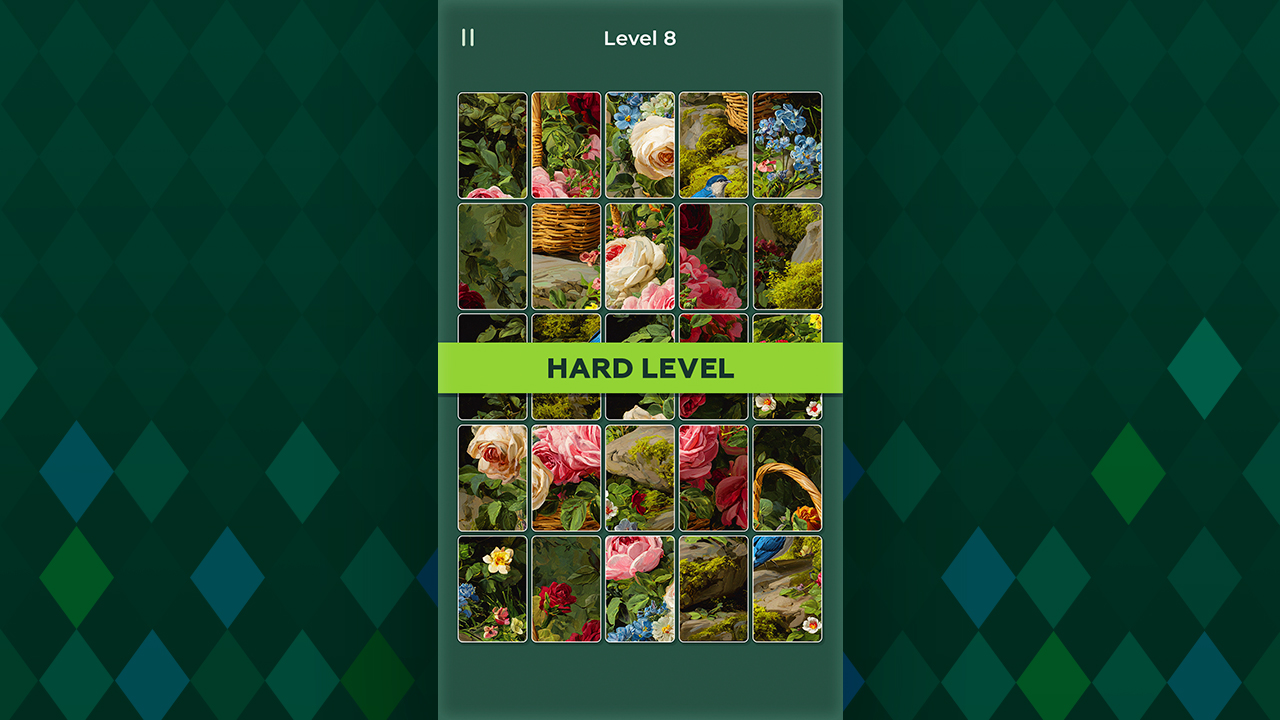Flip the bluebird on basket tile
The width and height of the screenshot is (1280, 720).
tap(714, 145)
